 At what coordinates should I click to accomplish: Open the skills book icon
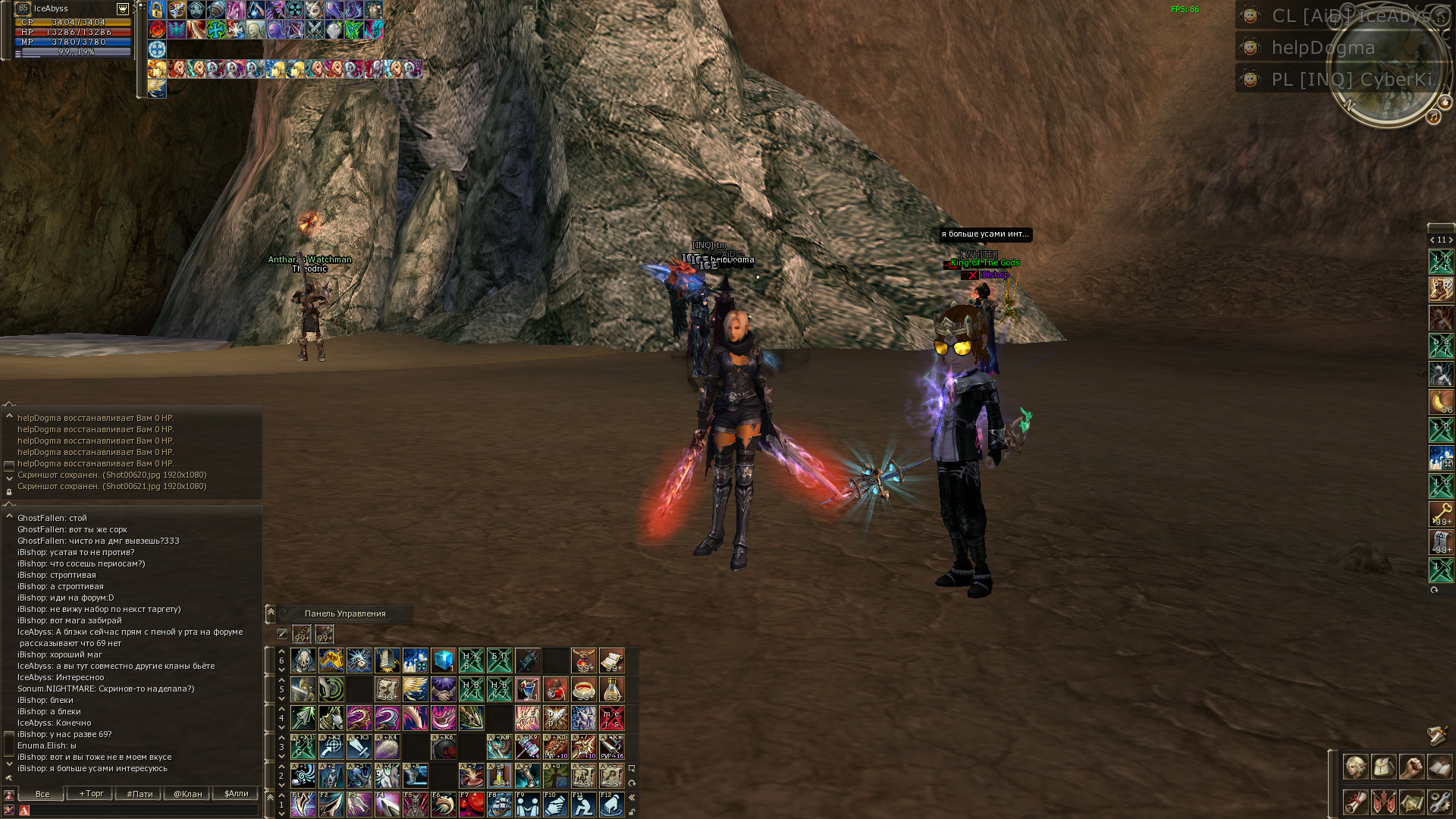(x=1439, y=767)
